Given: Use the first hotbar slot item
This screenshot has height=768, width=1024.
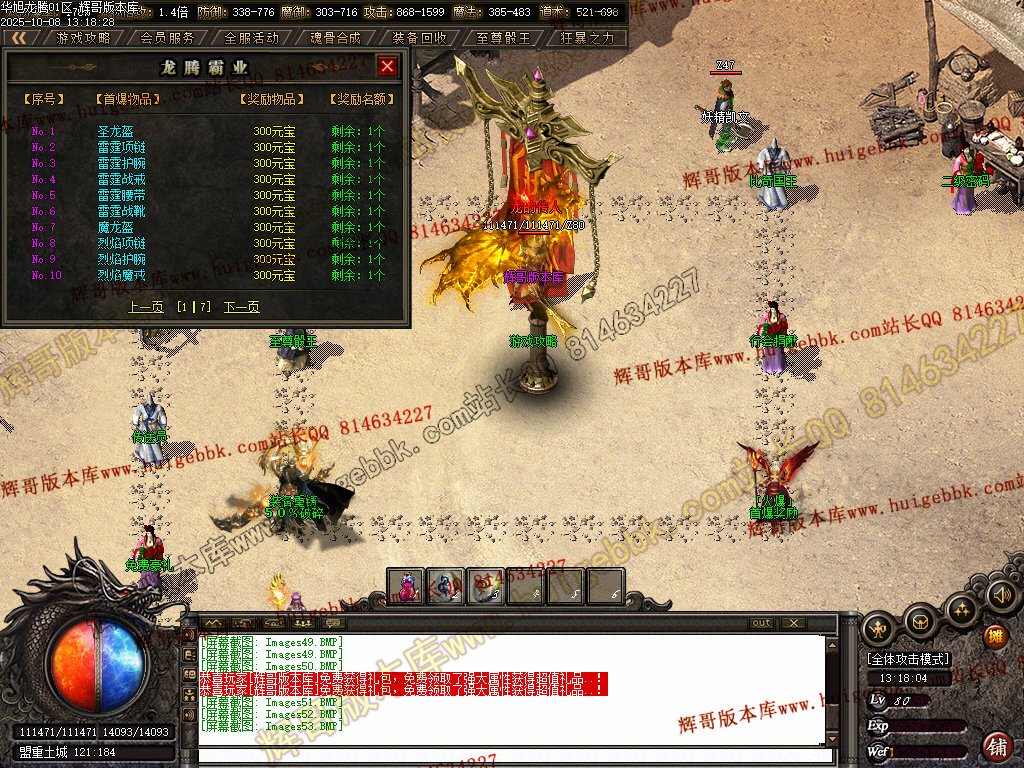Looking at the screenshot, I should tap(407, 586).
